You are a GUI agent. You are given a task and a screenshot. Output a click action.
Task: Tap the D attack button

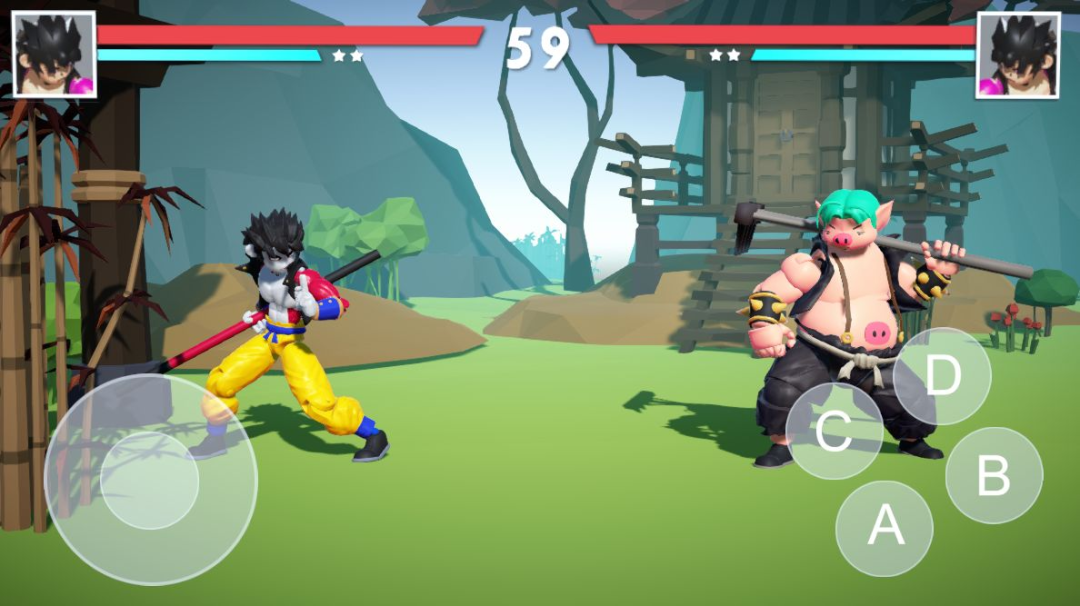pyautogui.click(x=942, y=376)
